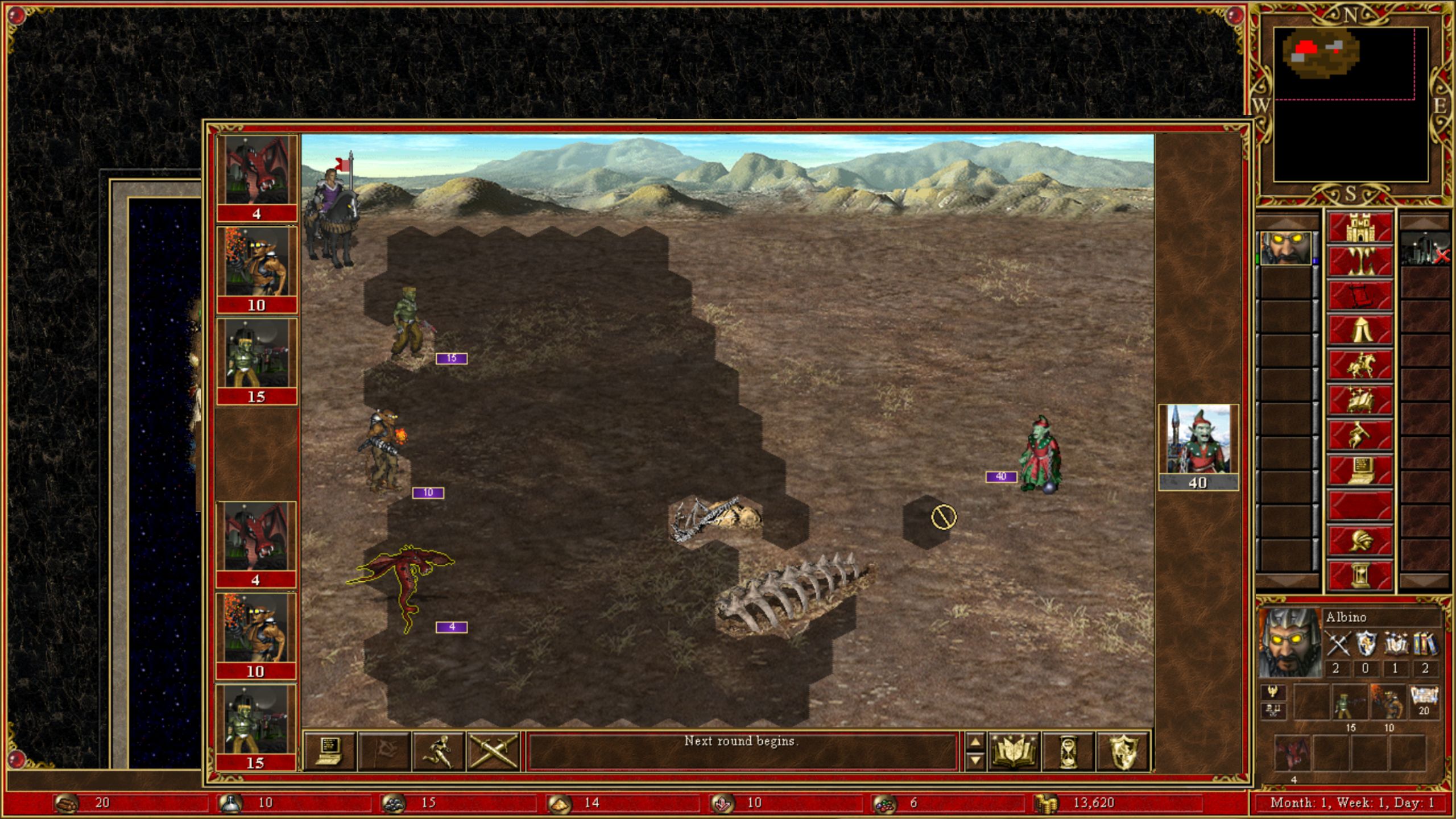Open adventure options with the digging figure button
Image resolution: width=1456 pixels, height=819 pixels.
click(x=1359, y=435)
